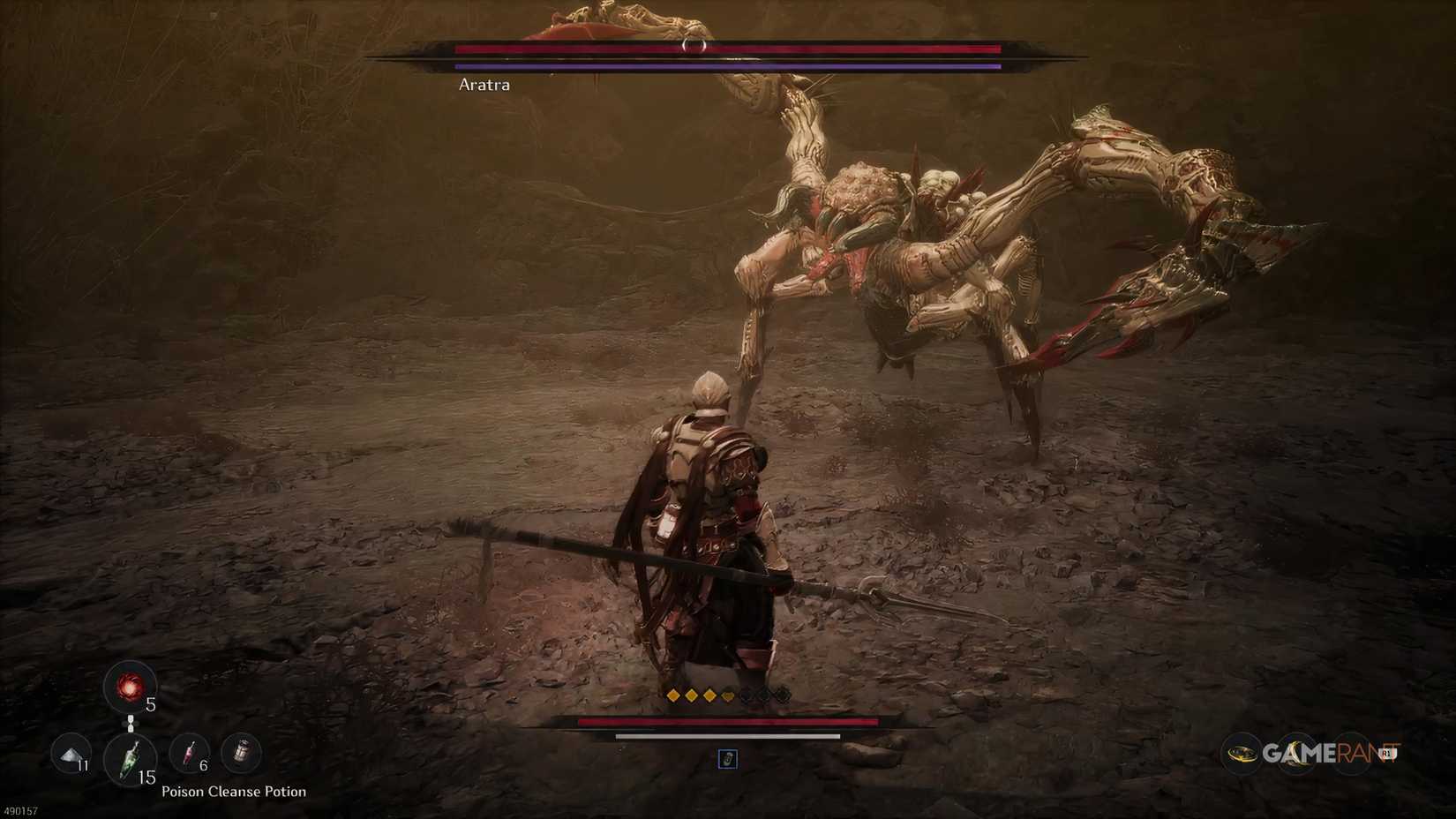Click the small ammo pips between orb and potion
This screenshot has height=819, width=1456.
131,723
